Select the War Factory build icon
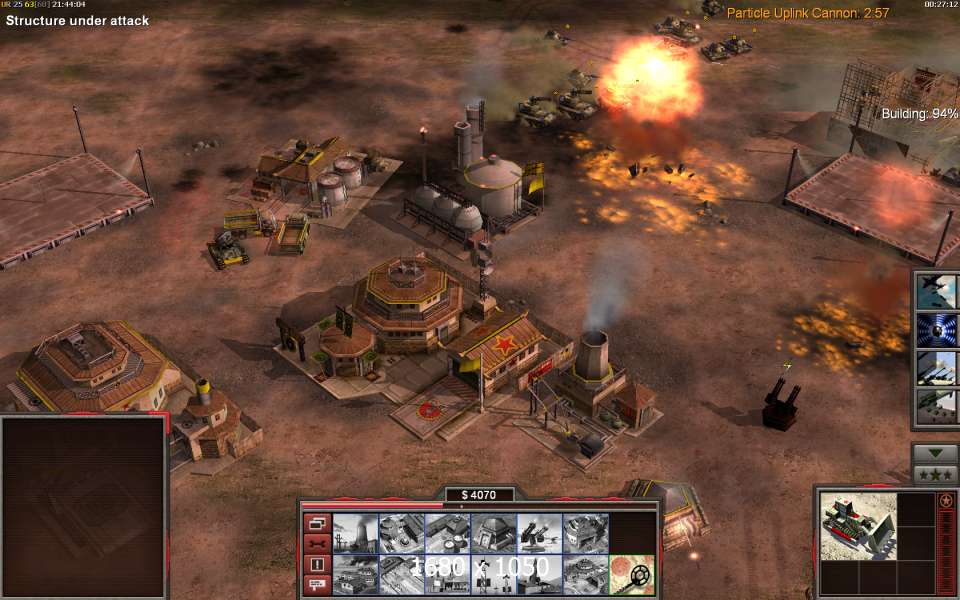960x600 pixels. point(585,533)
